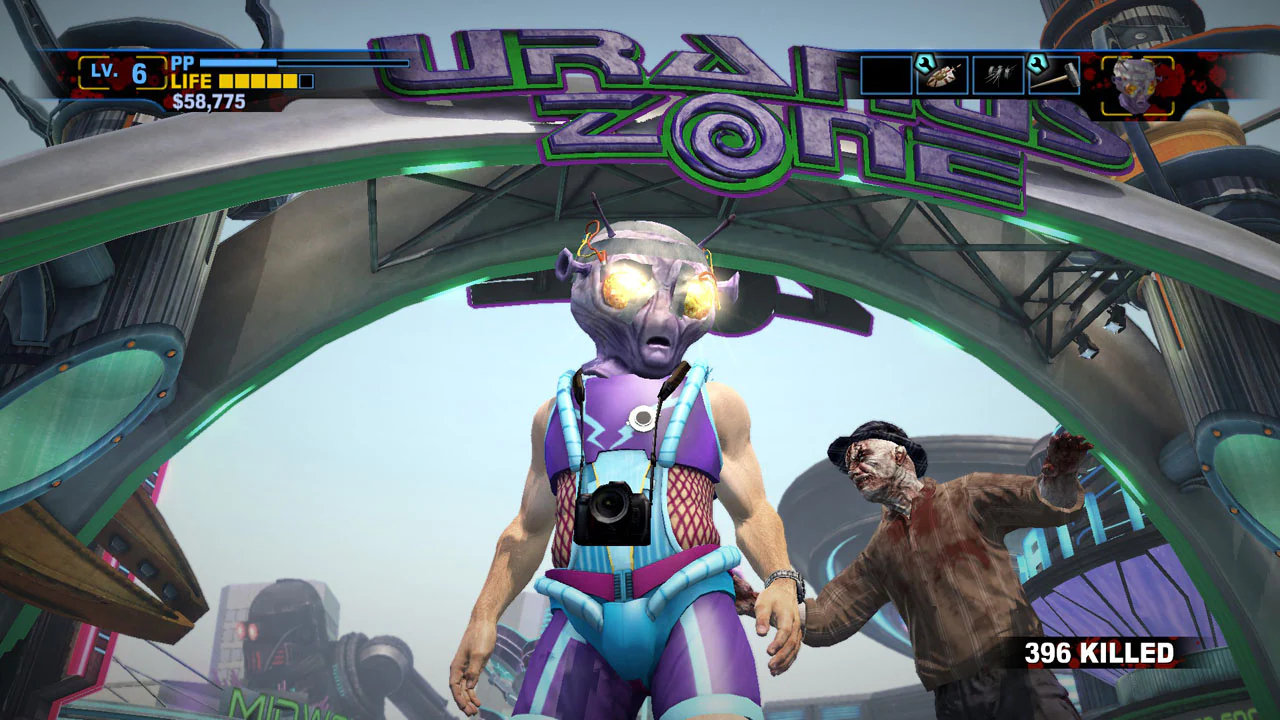Toggle the first yellow LIFE block
The image size is (1280, 720).
coord(226,81)
